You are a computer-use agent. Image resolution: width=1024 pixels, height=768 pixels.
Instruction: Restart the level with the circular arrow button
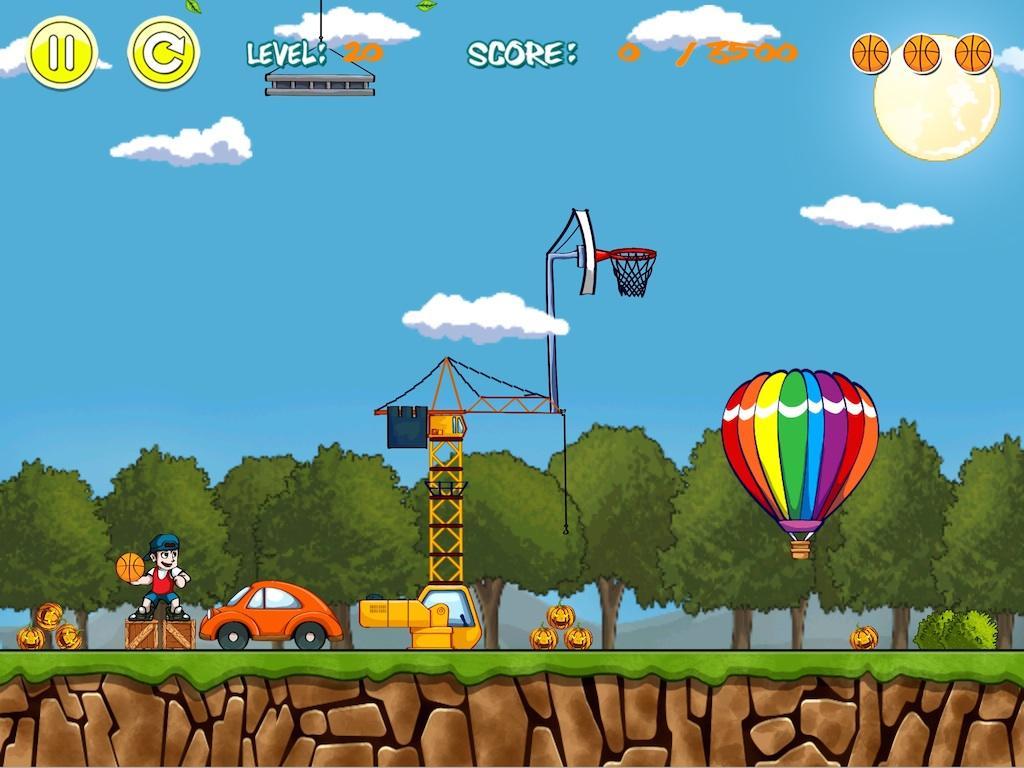tap(163, 53)
